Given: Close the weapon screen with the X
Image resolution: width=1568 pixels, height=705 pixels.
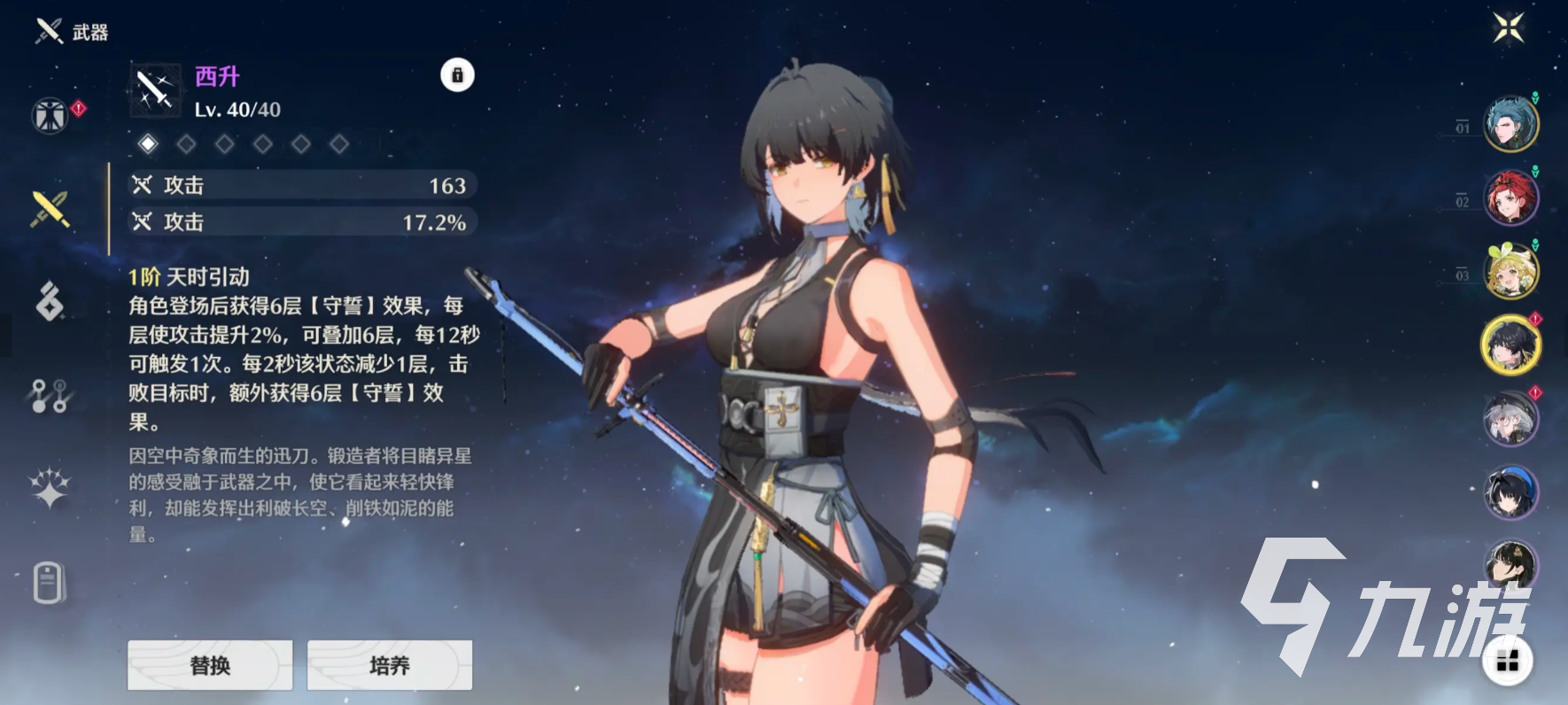Looking at the screenshot, I should [x=1508, y=27].
